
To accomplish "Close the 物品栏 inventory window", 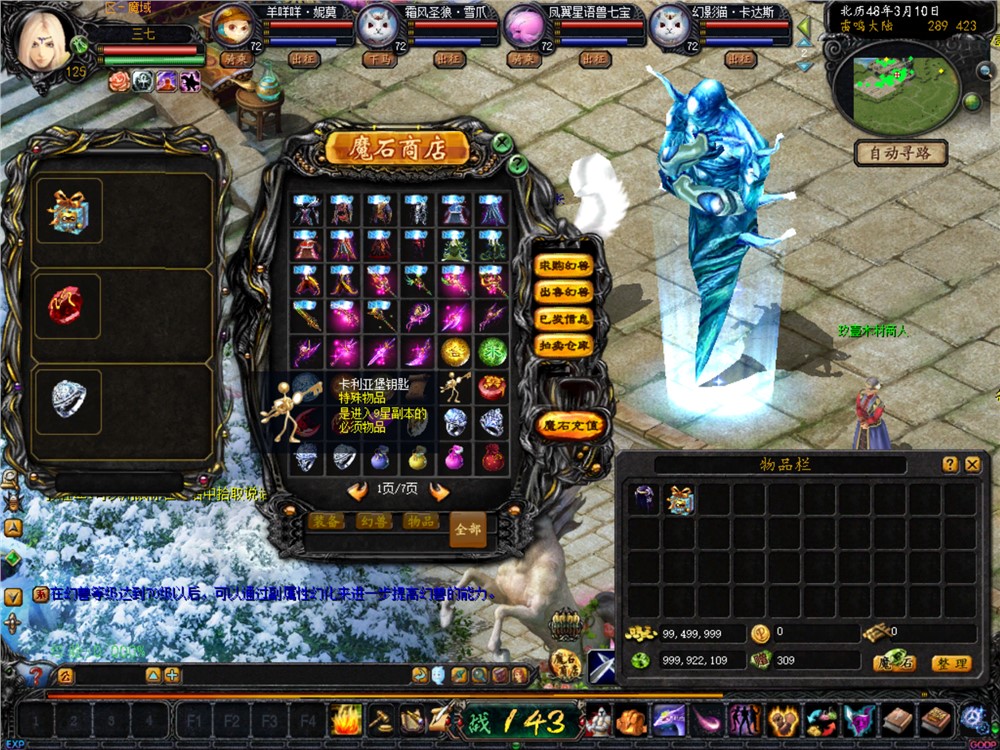I will click(x=972, y=464).
